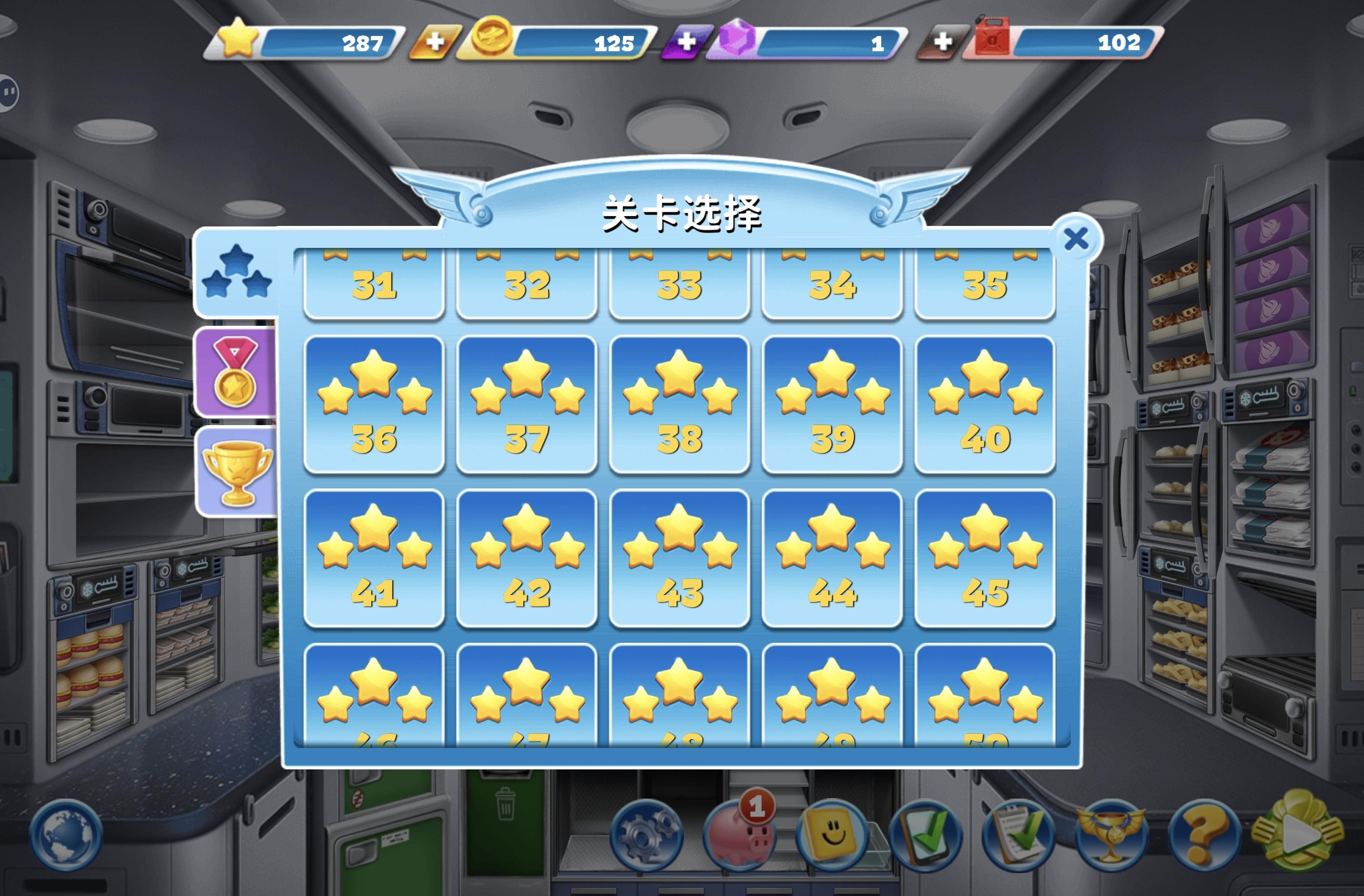Buy coins with the gold plus button
1364x896 pixels.
[436, 41]
